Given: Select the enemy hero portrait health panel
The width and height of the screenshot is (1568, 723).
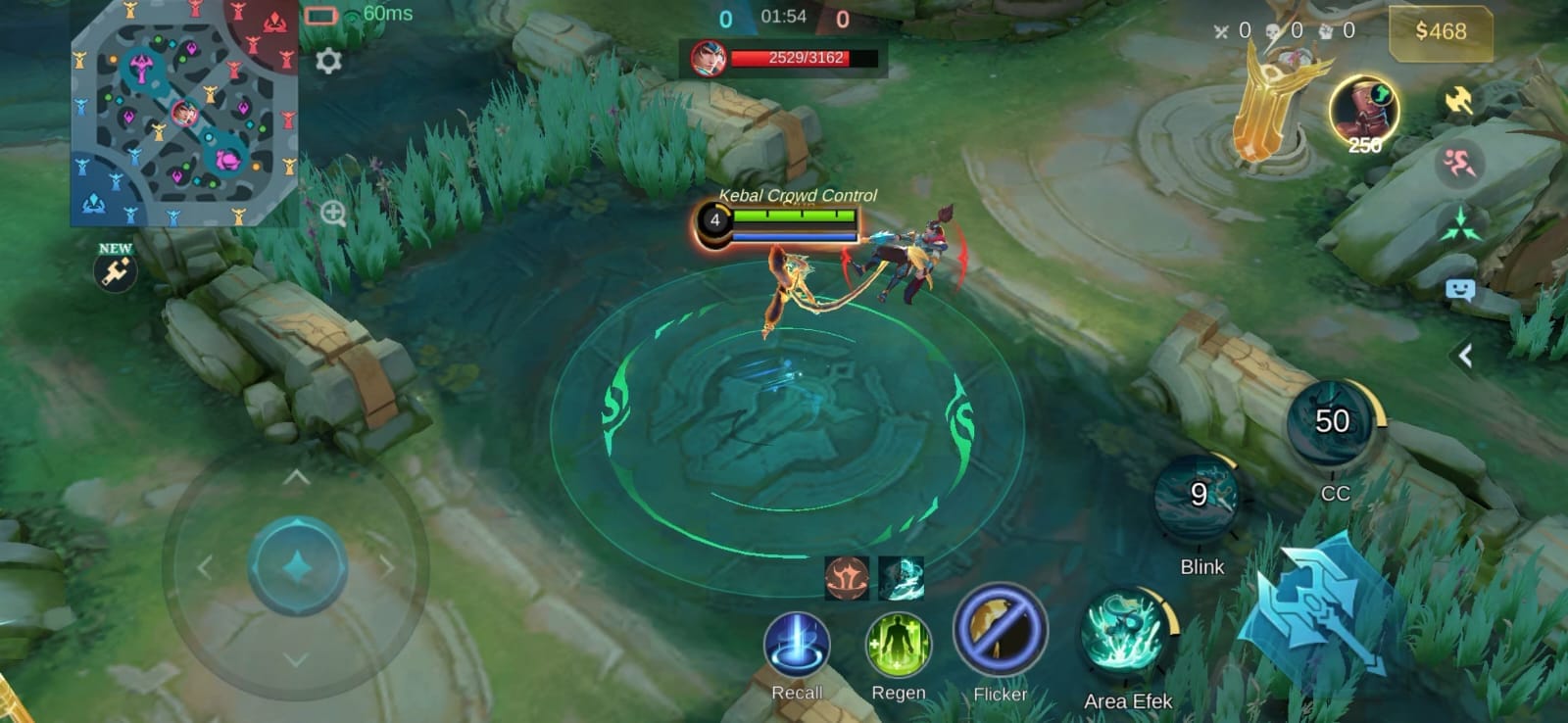Looking at the screenshot, I should 784,59.
